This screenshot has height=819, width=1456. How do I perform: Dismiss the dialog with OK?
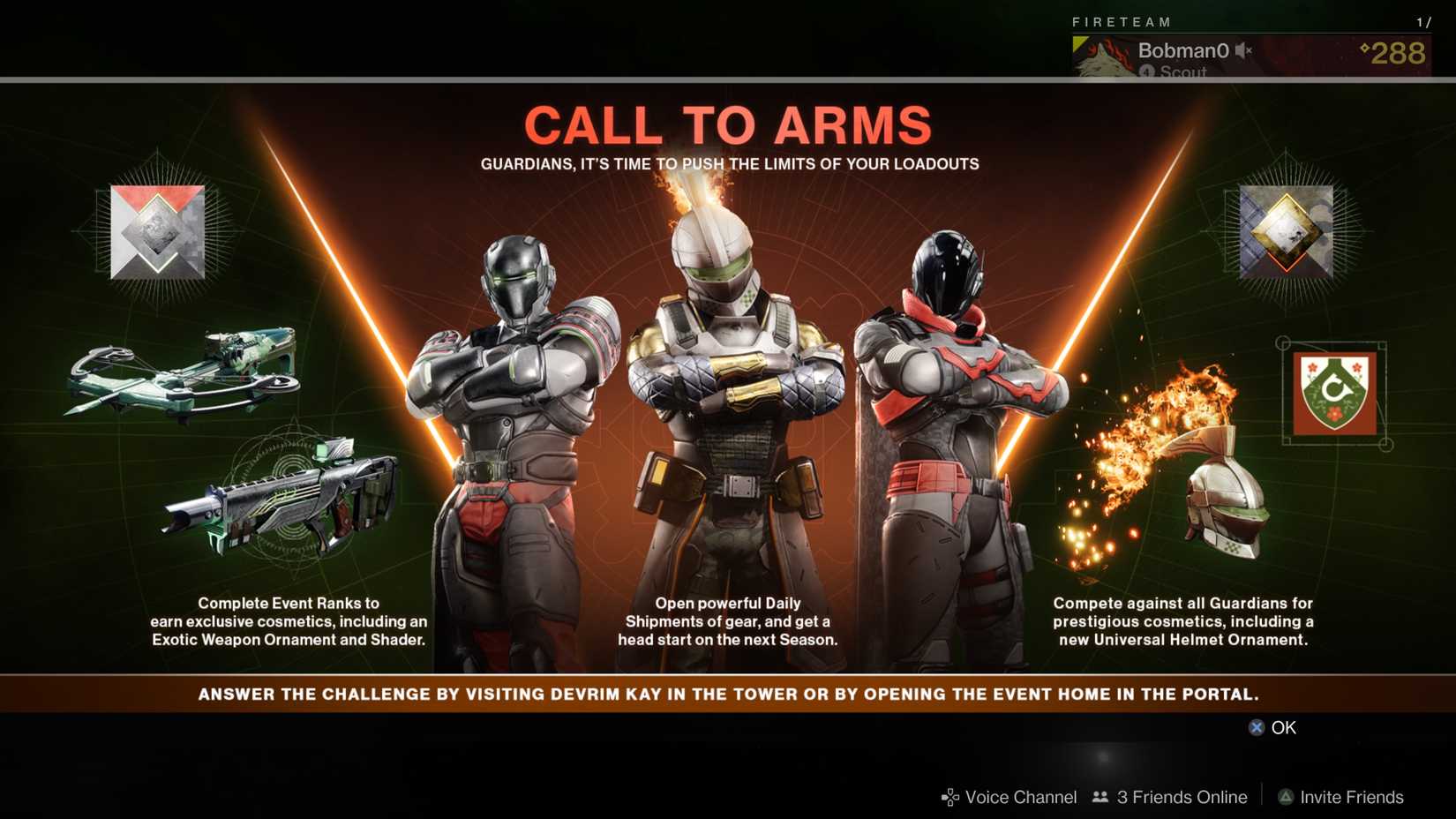(1282, 727)
